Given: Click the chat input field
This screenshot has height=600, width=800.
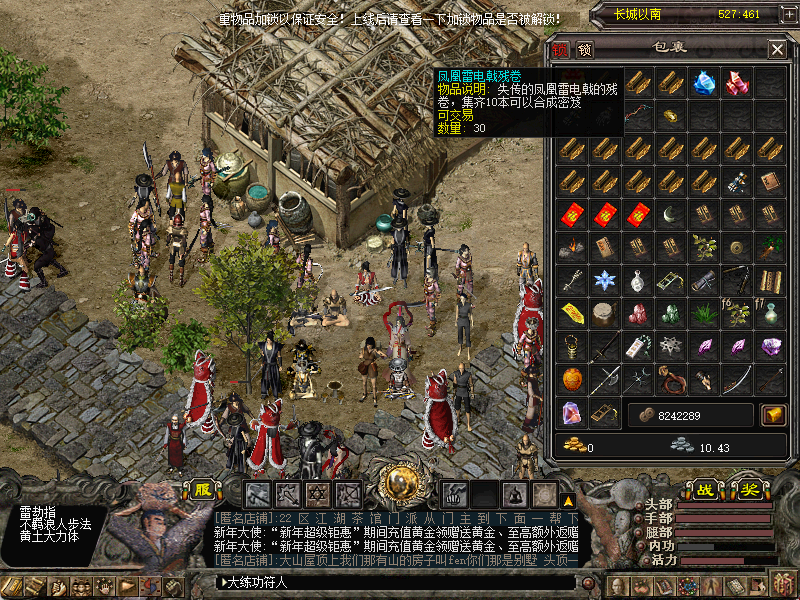Looking at the screenshot, I should pyautogui.click(x=400, y=582).
